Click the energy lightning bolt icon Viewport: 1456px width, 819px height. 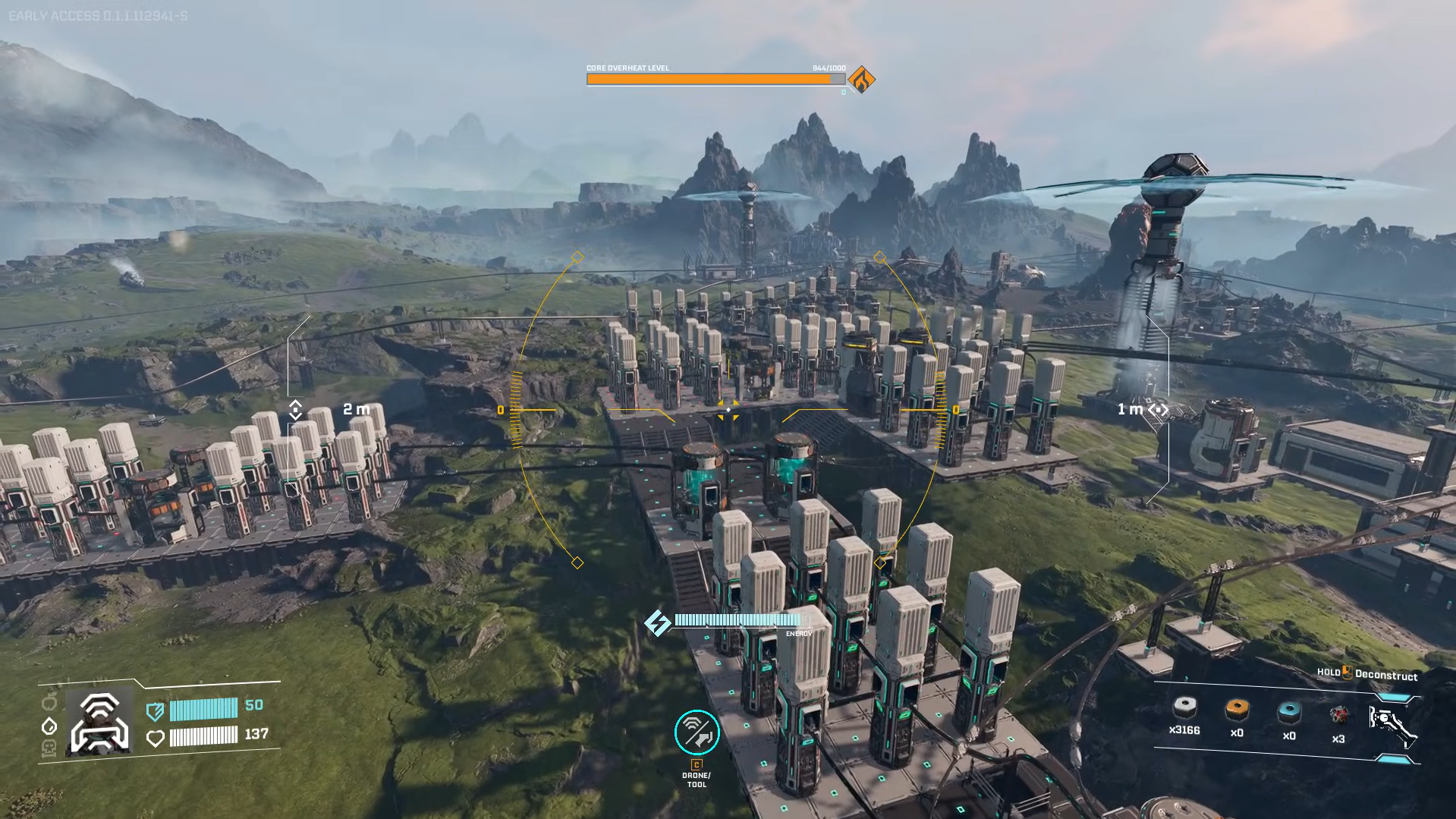657,623
